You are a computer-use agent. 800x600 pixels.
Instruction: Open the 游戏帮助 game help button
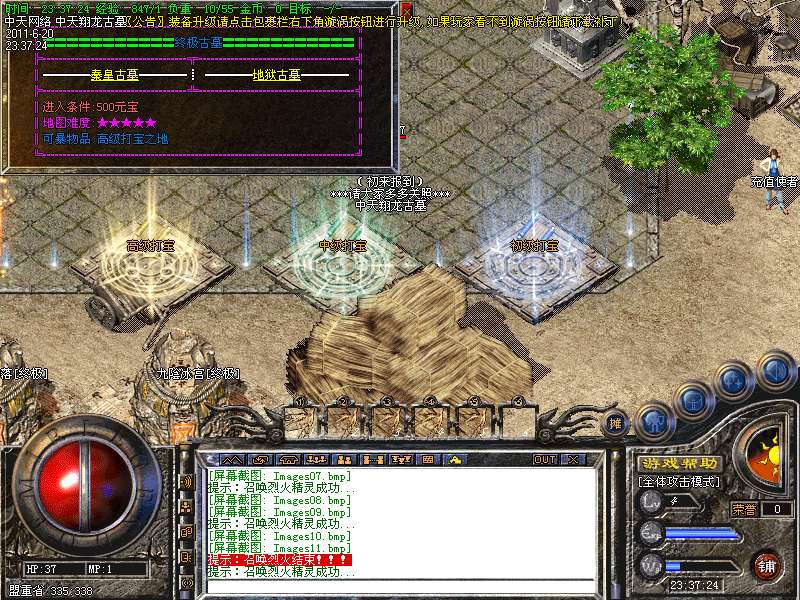(679, 464)
